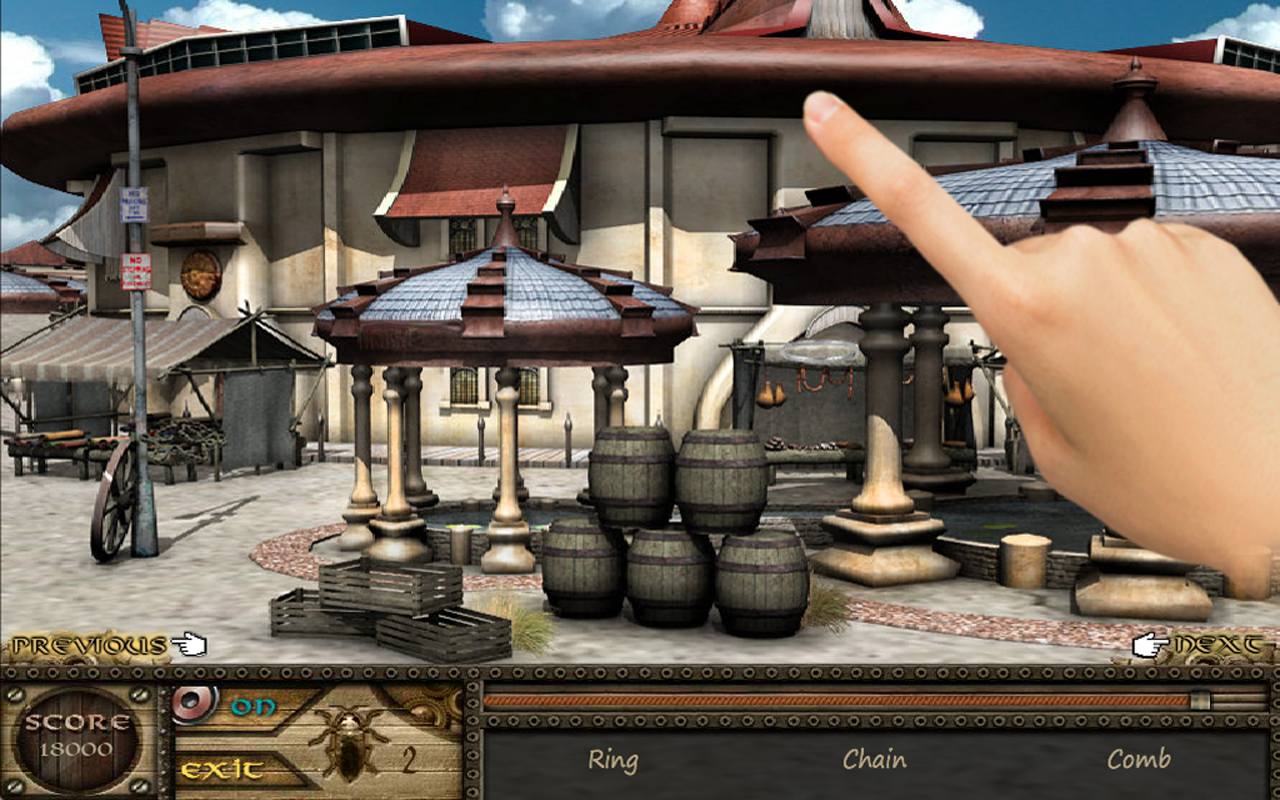Advance scenes using the NEXT button

[x=1220, y=646]
